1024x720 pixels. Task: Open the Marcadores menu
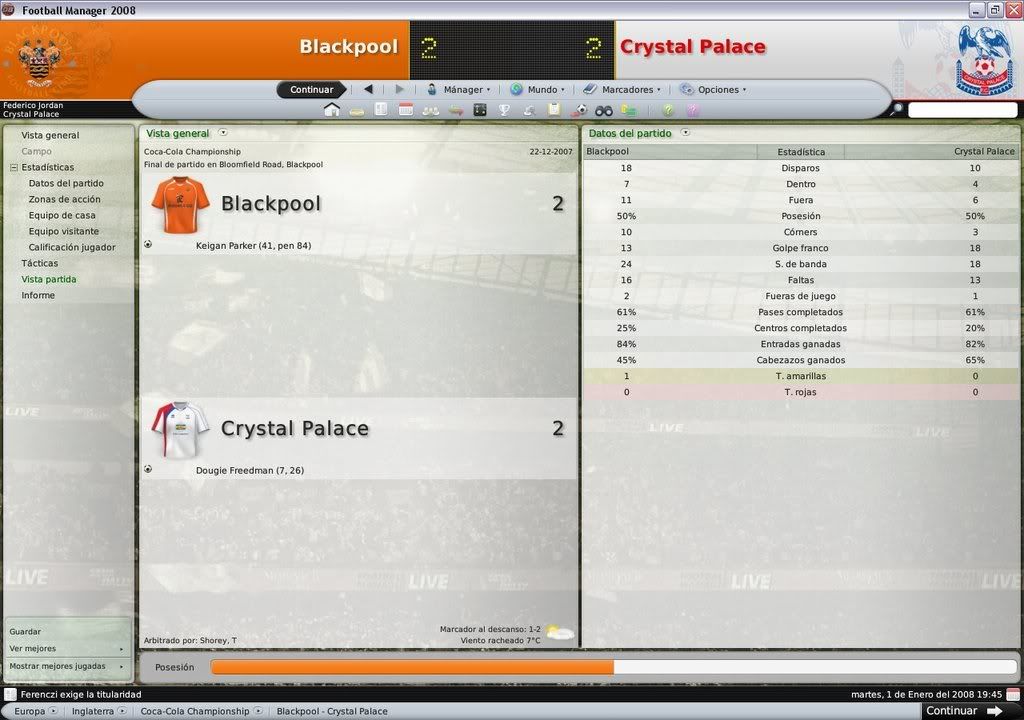point(626,90)
